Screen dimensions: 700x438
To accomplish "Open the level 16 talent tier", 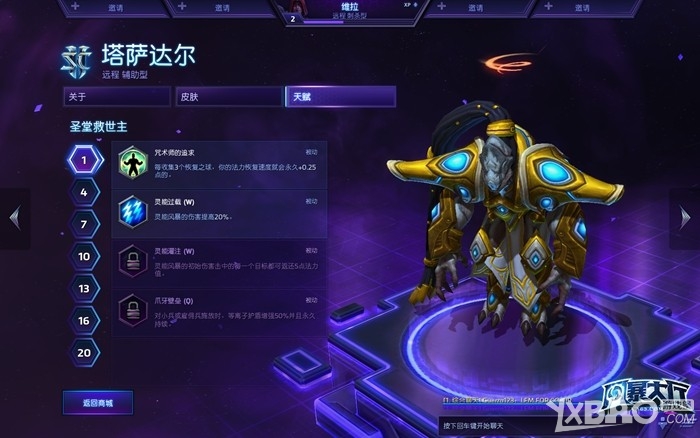I will 85,320.
